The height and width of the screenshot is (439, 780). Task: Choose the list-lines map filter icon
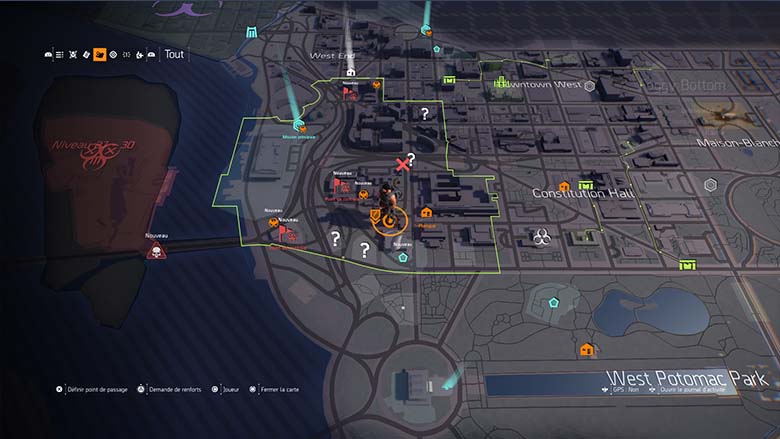59,54
